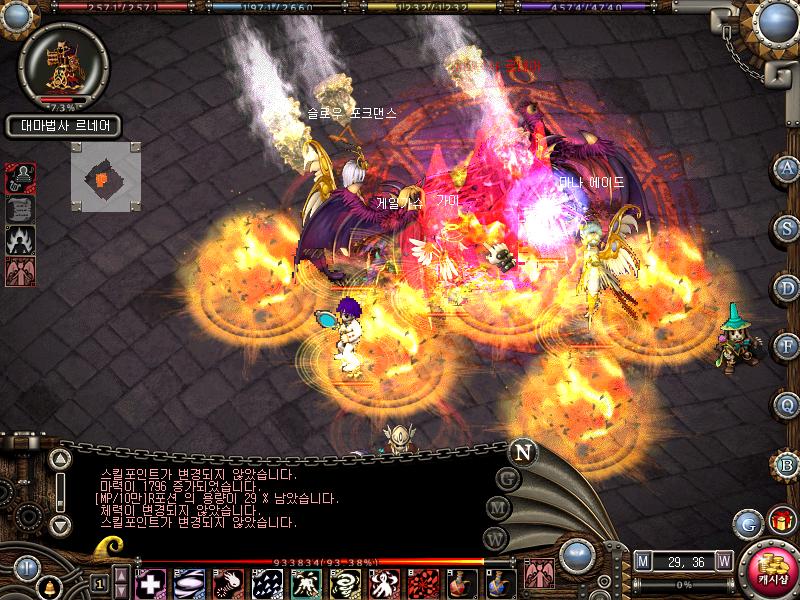Click the round F button

pos(788,346)
